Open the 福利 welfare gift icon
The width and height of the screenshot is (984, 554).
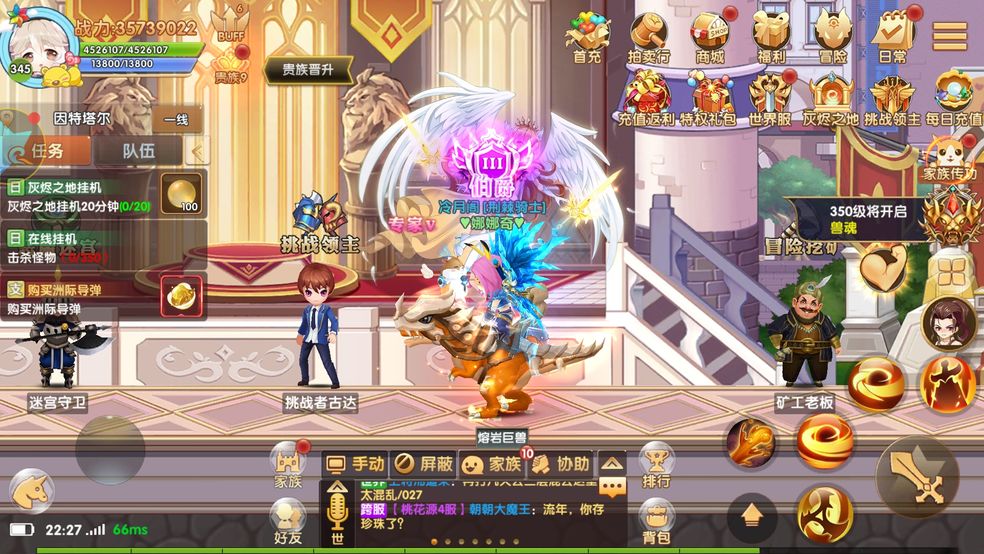[x=770, y=38]
